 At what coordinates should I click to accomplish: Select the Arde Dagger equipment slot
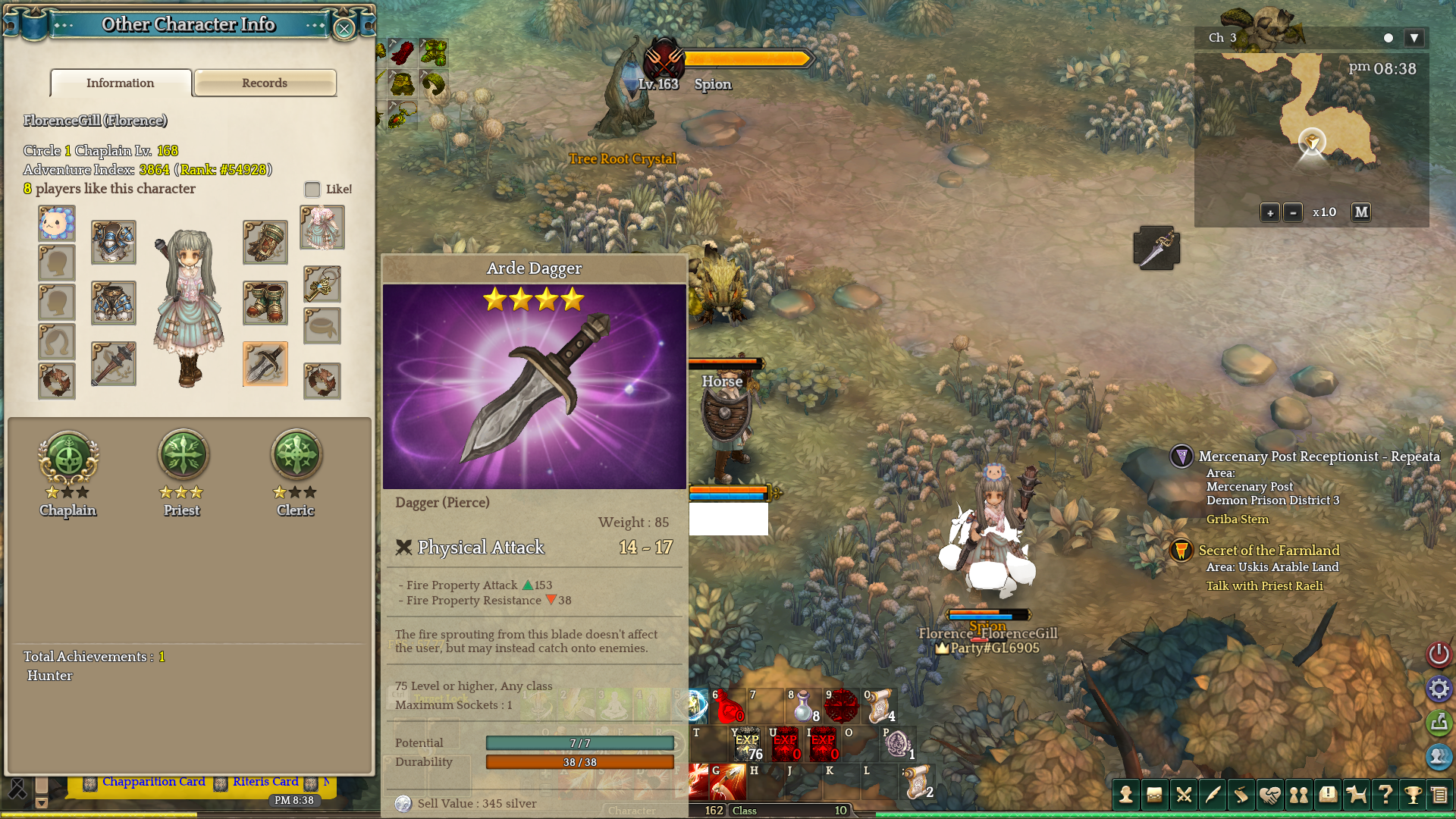(x=265, y=364)
